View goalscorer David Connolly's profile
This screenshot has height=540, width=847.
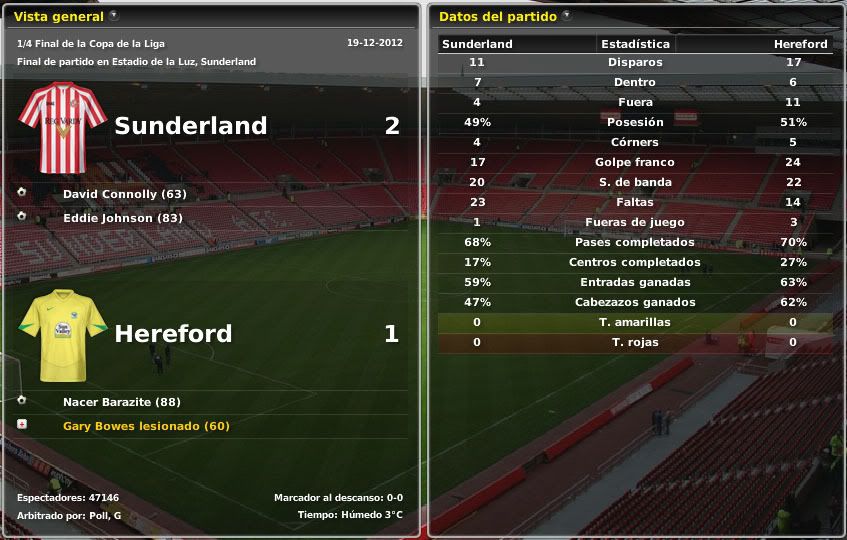coord(110,194)
